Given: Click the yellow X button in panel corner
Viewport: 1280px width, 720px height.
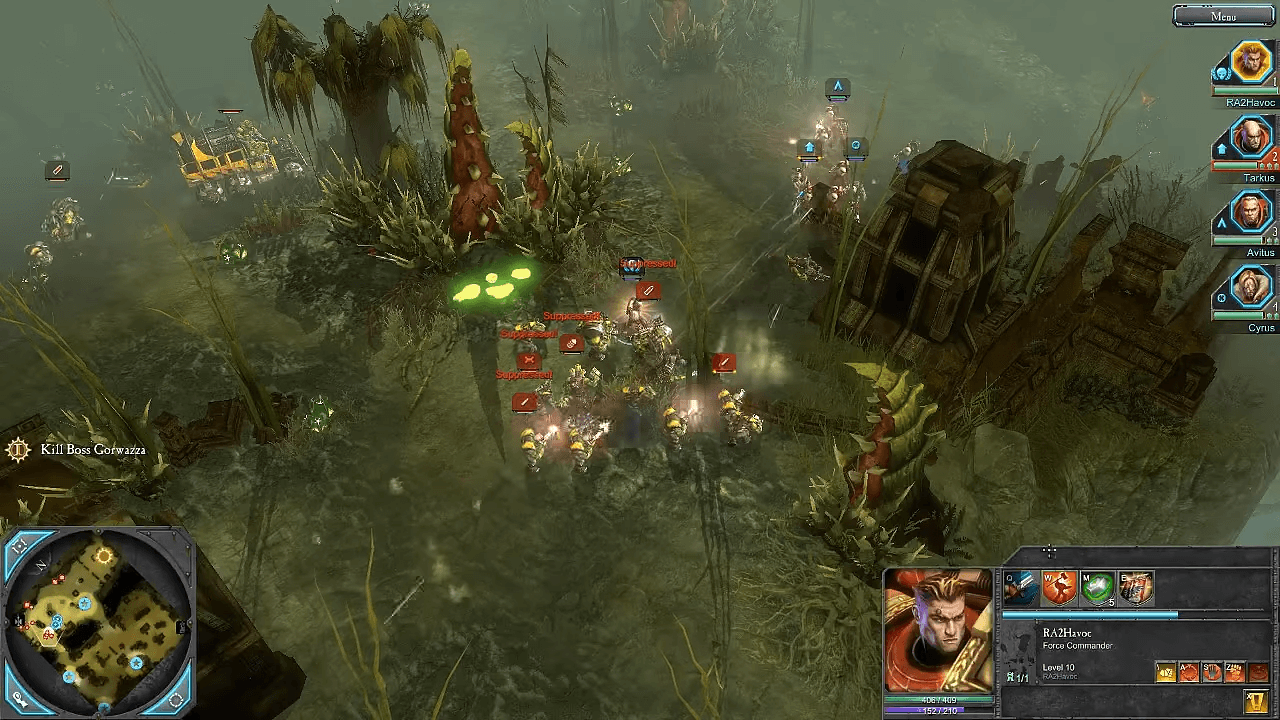Looking at the screenshot, I should pos(1257,701).
